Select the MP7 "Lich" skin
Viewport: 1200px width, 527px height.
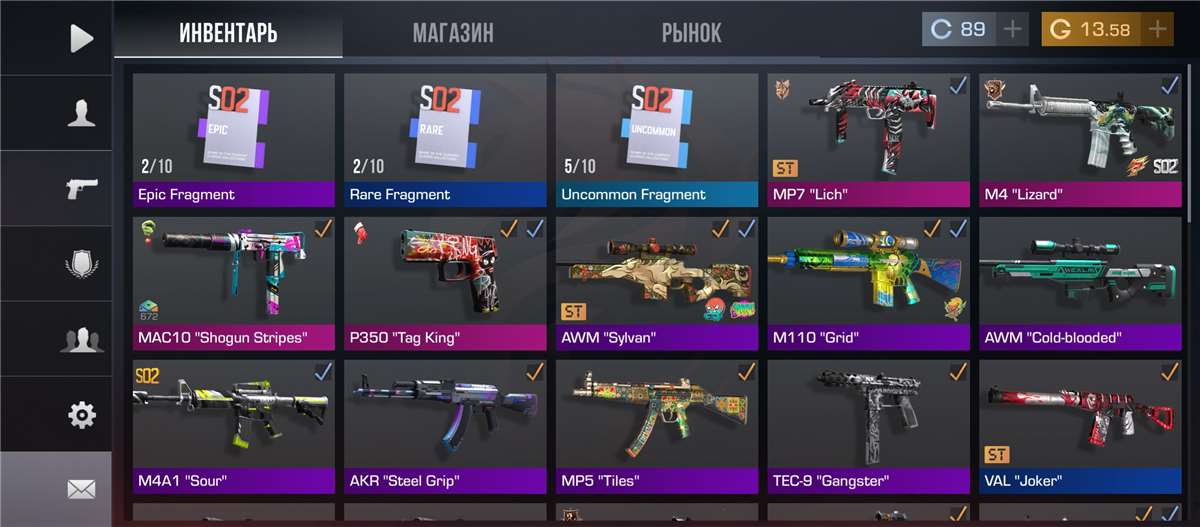coord(869,140)
